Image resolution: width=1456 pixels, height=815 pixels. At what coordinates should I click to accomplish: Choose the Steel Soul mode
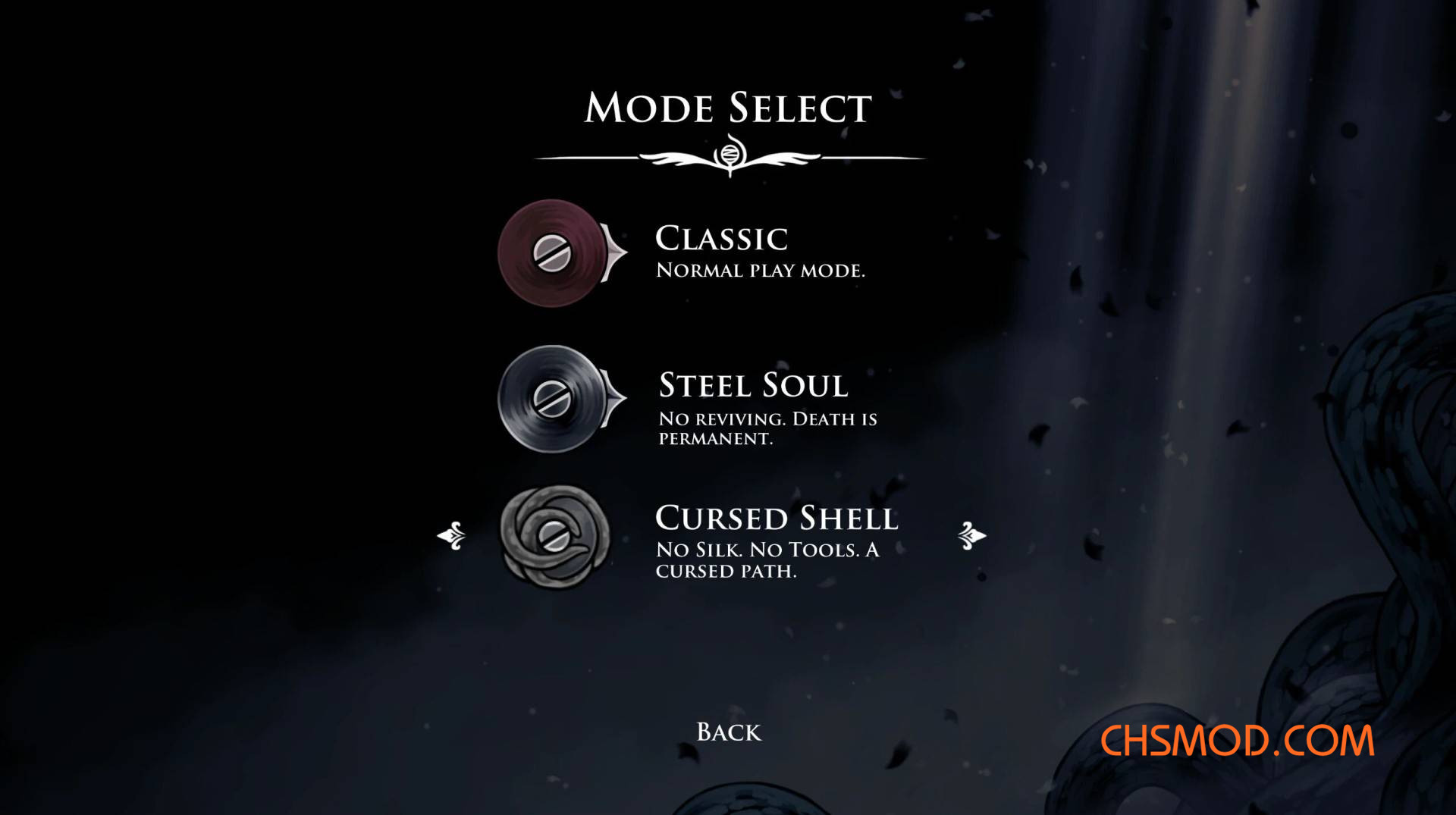pyautogui.click(x=753, y=385)
